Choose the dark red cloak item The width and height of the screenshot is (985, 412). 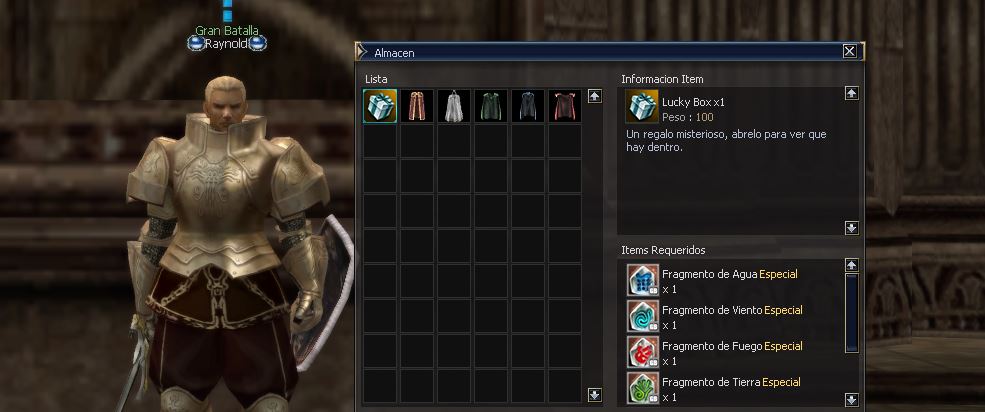click(564, 106)
